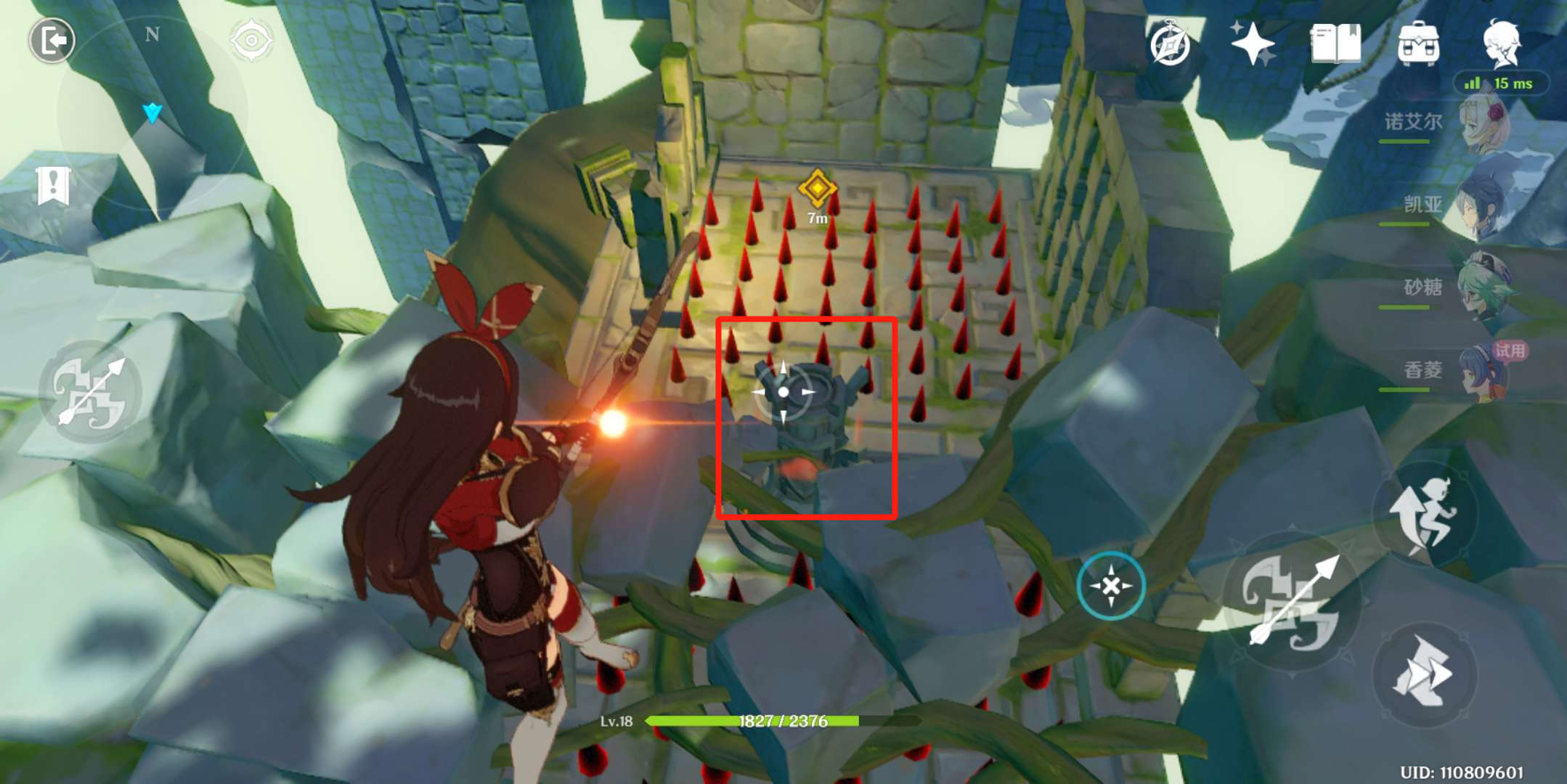Tap the sprint dash button
Screen dimensions: 1567x784
tap(1423, 674)
